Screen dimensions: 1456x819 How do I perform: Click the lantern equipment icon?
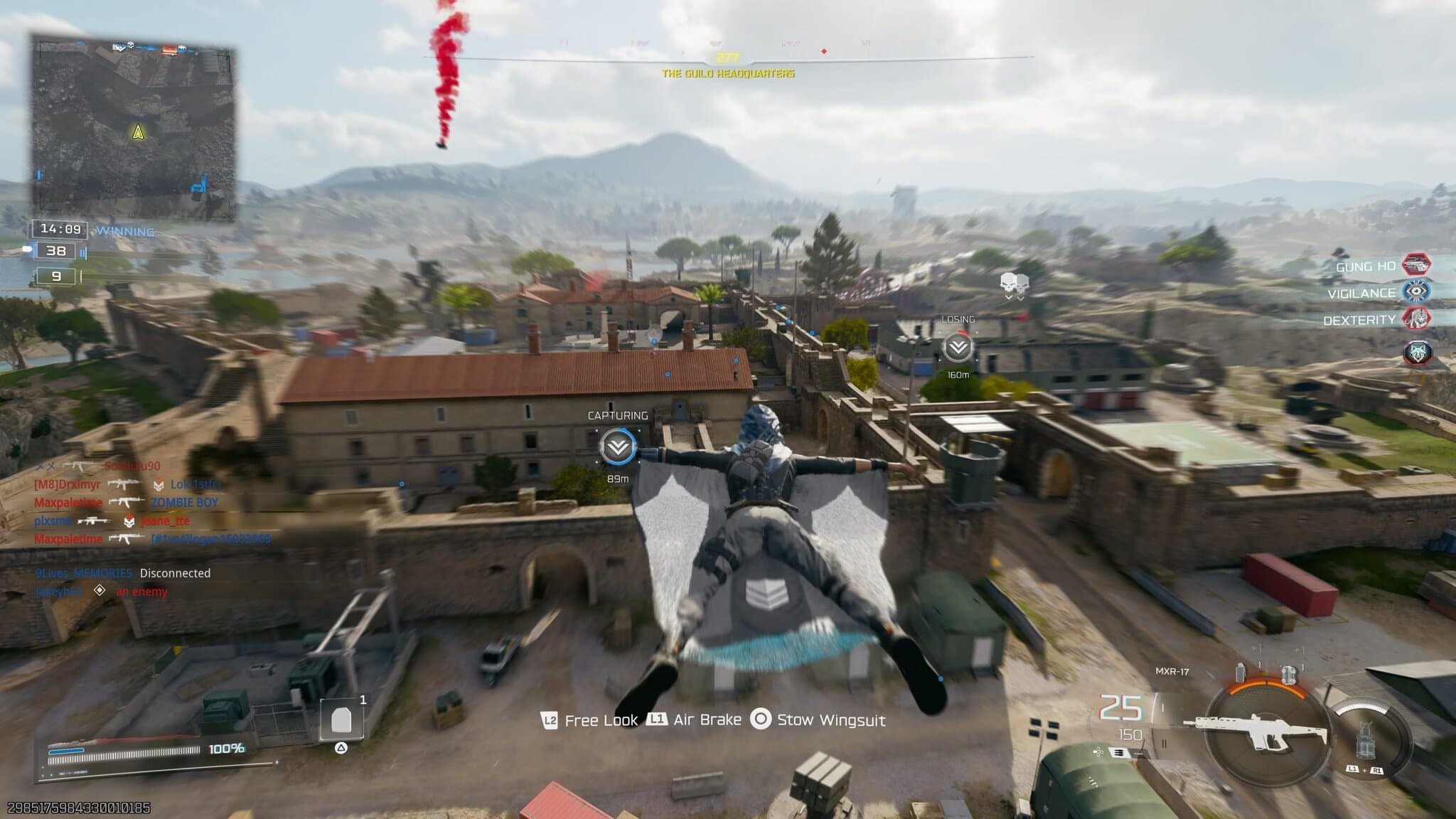click(1365, 739)
